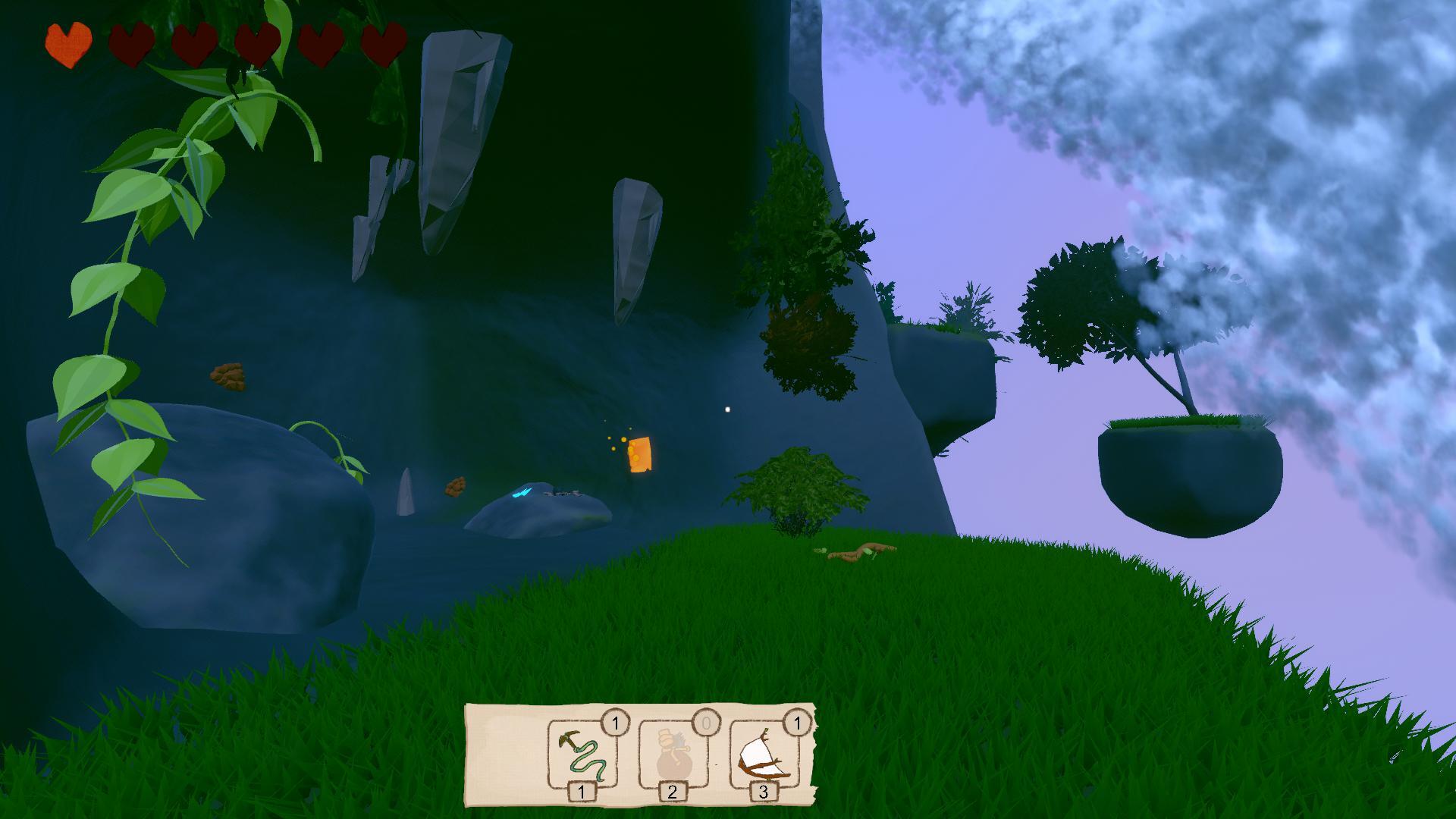
Task: Click the glowing orange panel on the cliff wall
Action: tap(641, 455)
